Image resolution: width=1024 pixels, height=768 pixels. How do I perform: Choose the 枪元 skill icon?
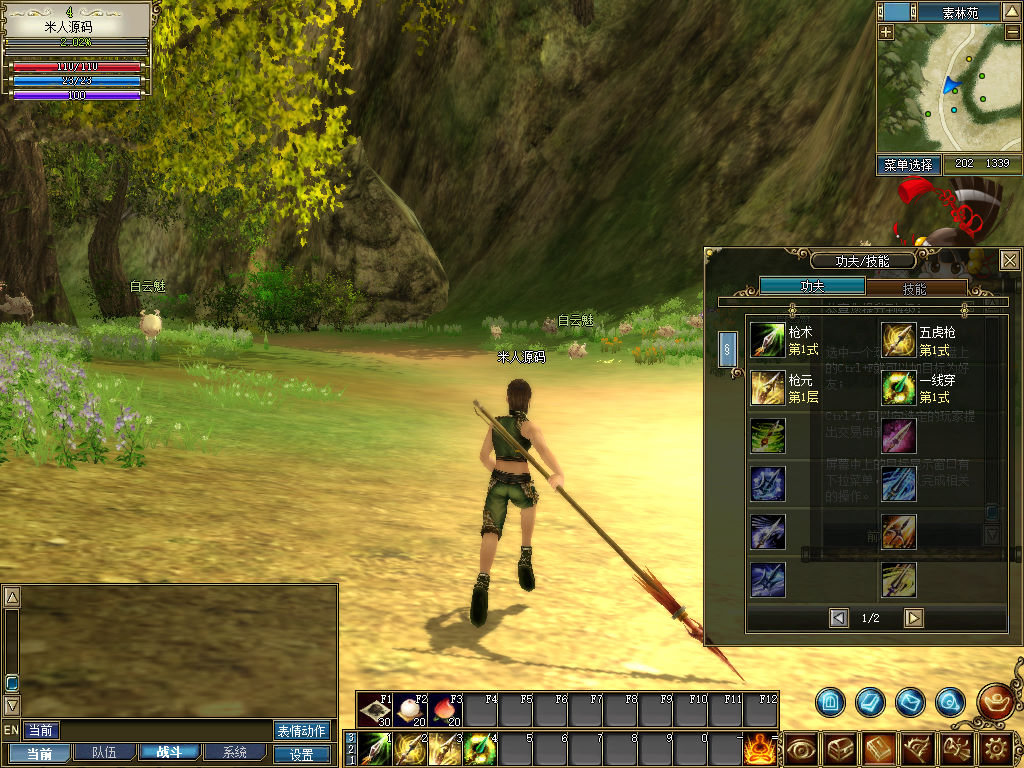(768, 388)
